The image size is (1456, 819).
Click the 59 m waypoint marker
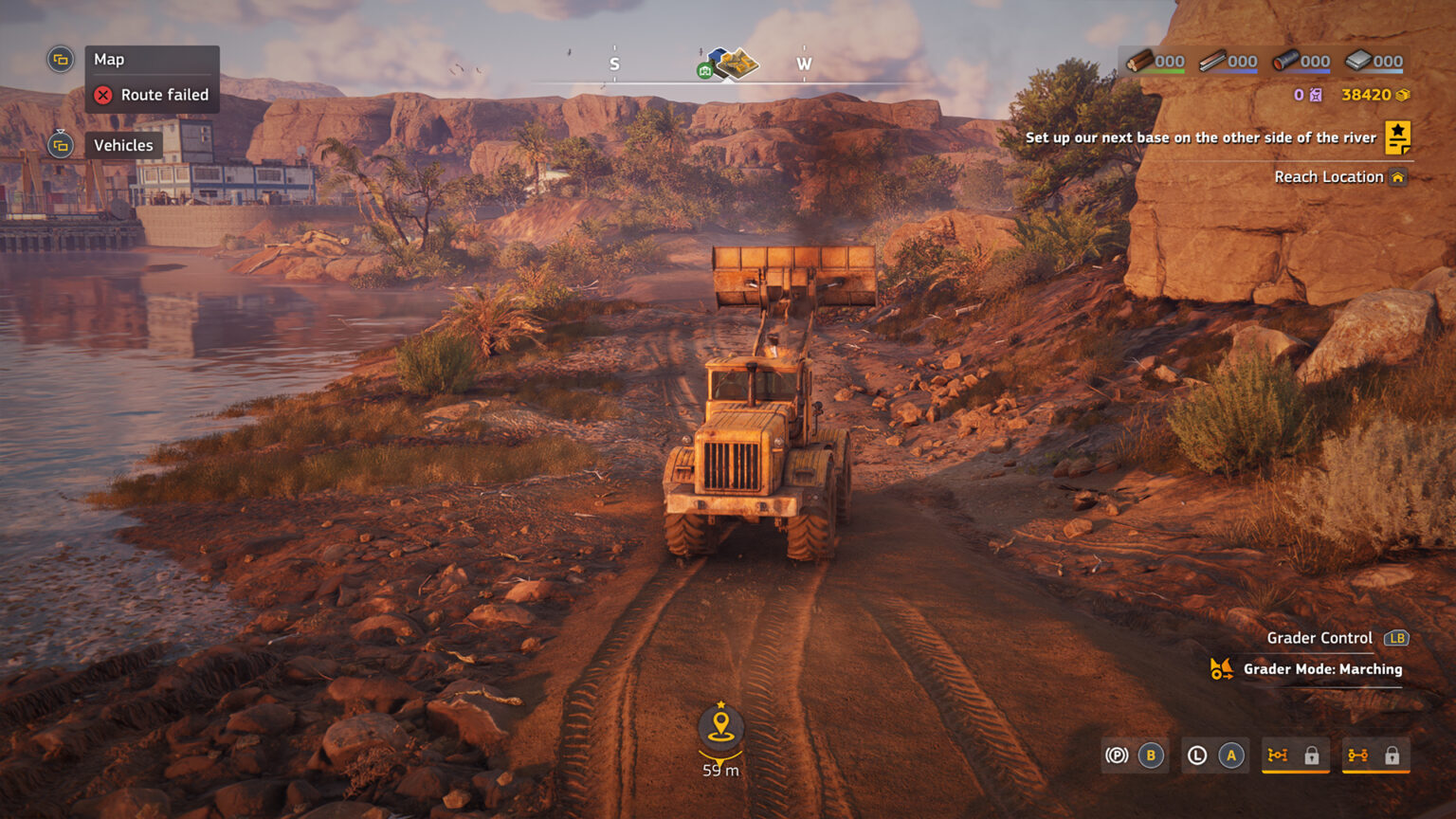721,728
